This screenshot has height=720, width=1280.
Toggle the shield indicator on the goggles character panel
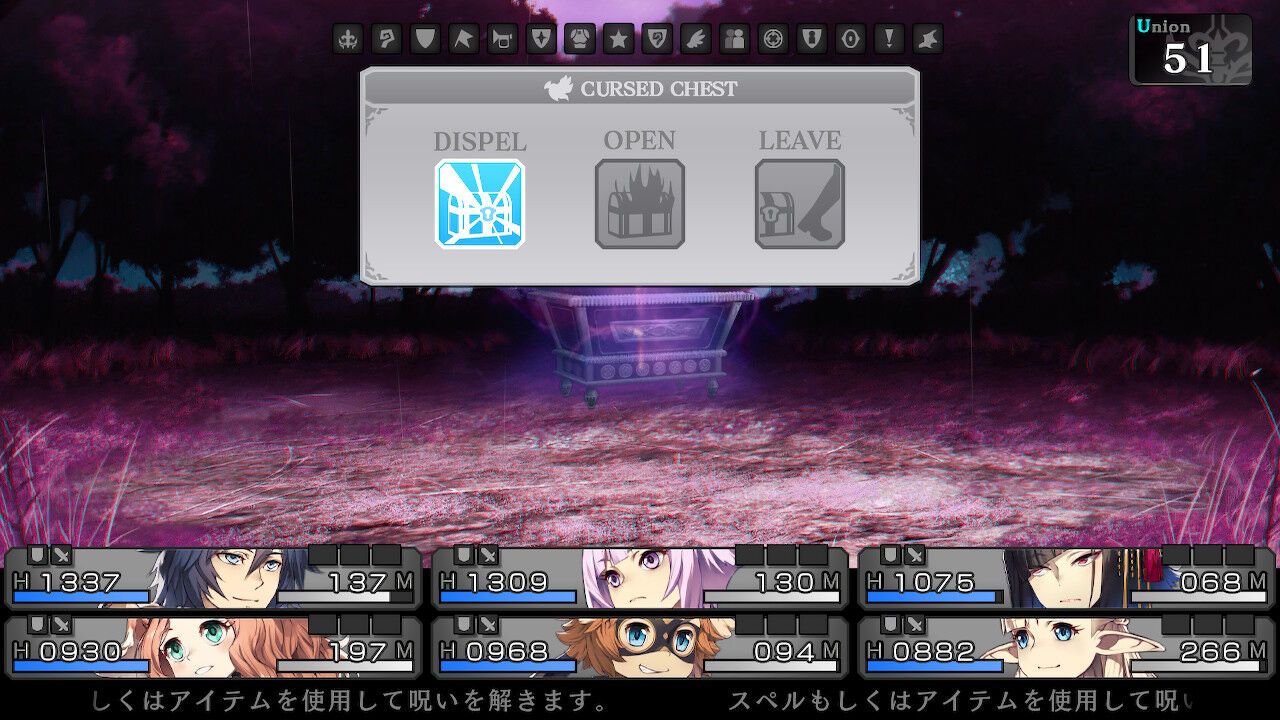coord(462,626)
